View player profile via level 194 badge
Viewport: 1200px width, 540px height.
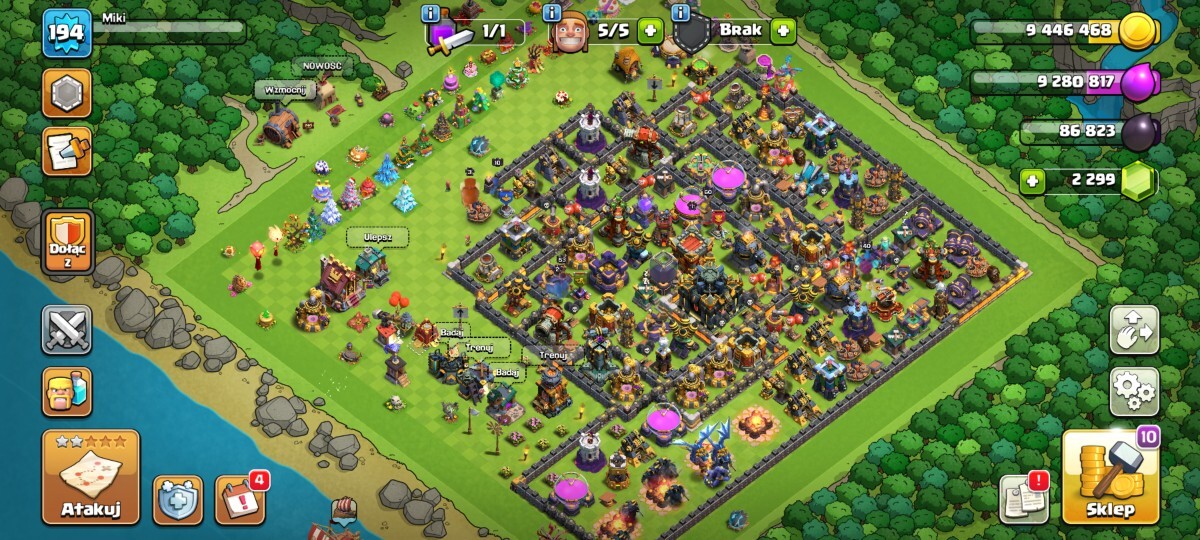tap(67, 35)
